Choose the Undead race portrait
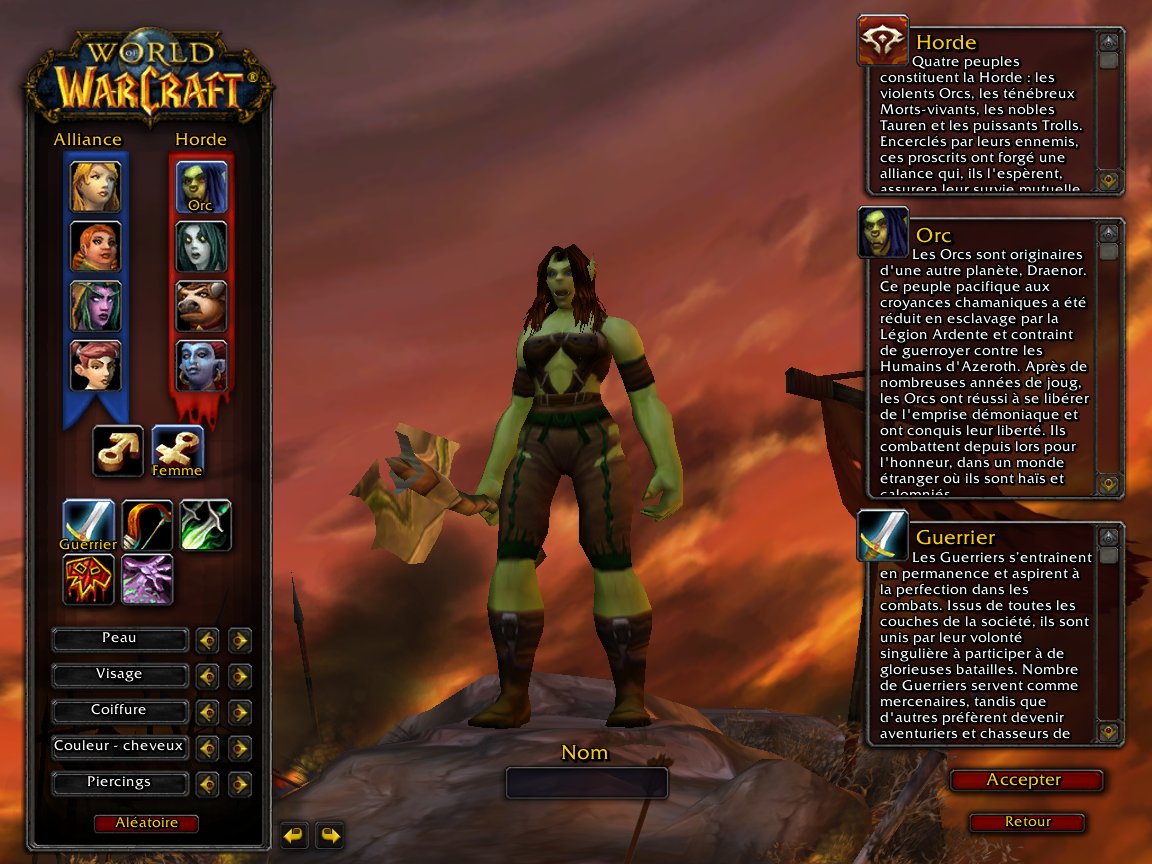Image resolution: width=1152 pixels, height=864 pixels. pos(201,246)
